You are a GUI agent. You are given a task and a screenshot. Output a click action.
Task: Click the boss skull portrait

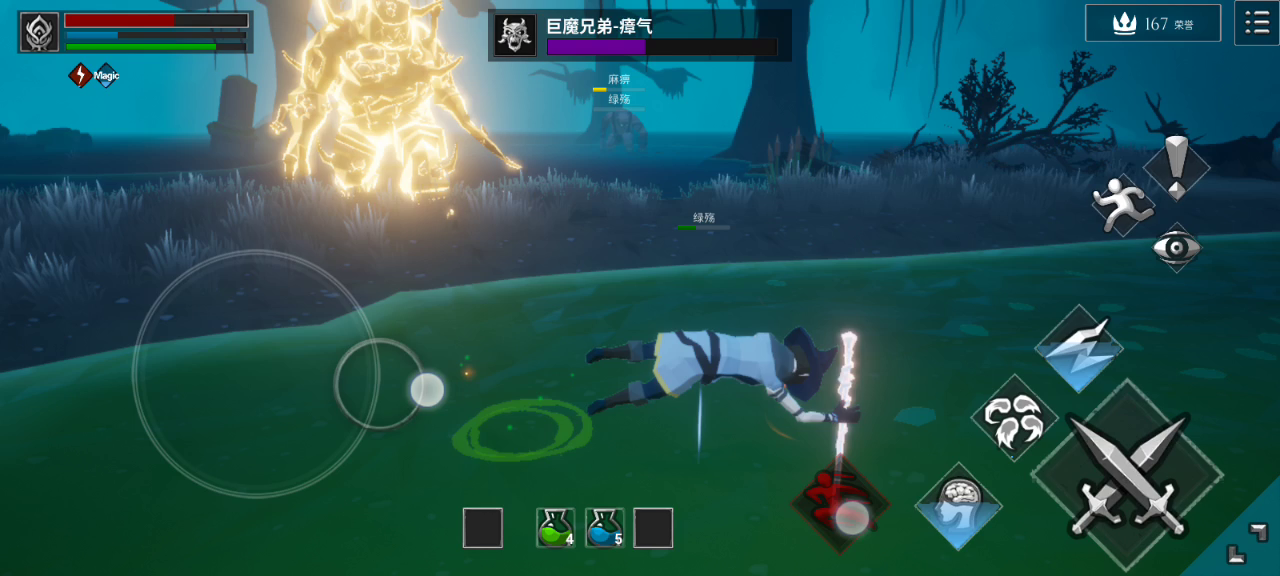[x=515, y=36]
